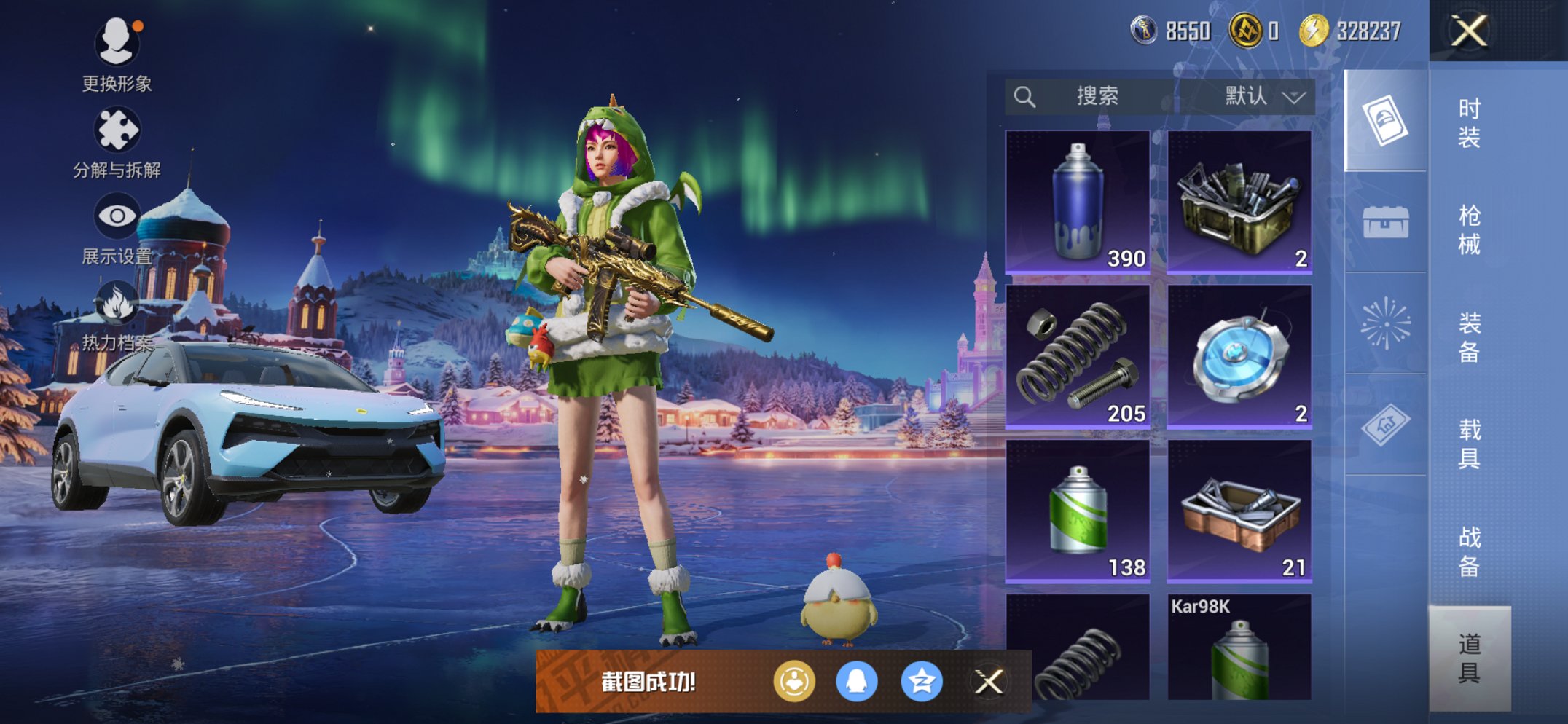
Task: Select the green military parts crate
Action: coord(1239,202)
